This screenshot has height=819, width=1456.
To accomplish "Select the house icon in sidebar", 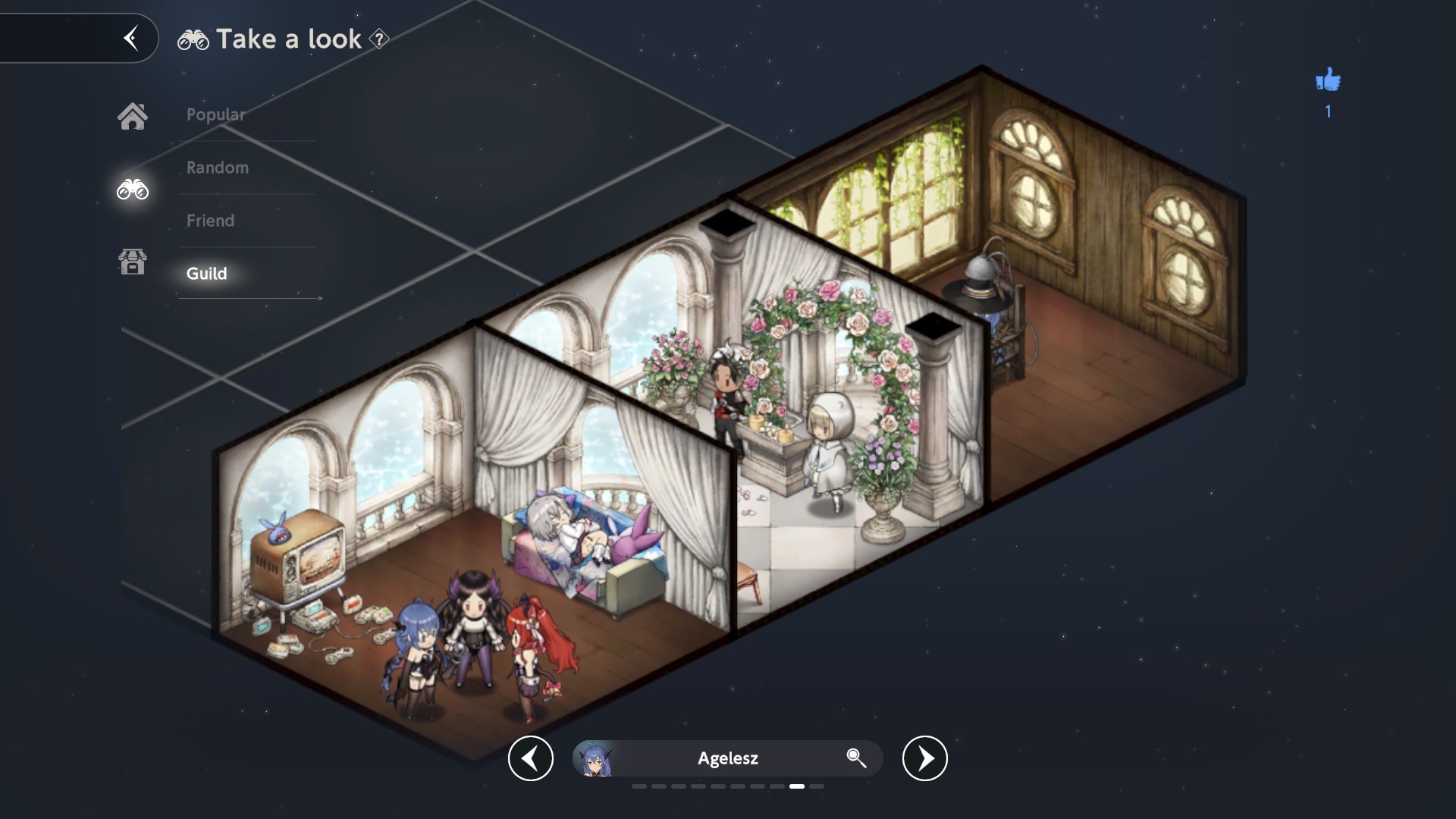I will point(132,116).
